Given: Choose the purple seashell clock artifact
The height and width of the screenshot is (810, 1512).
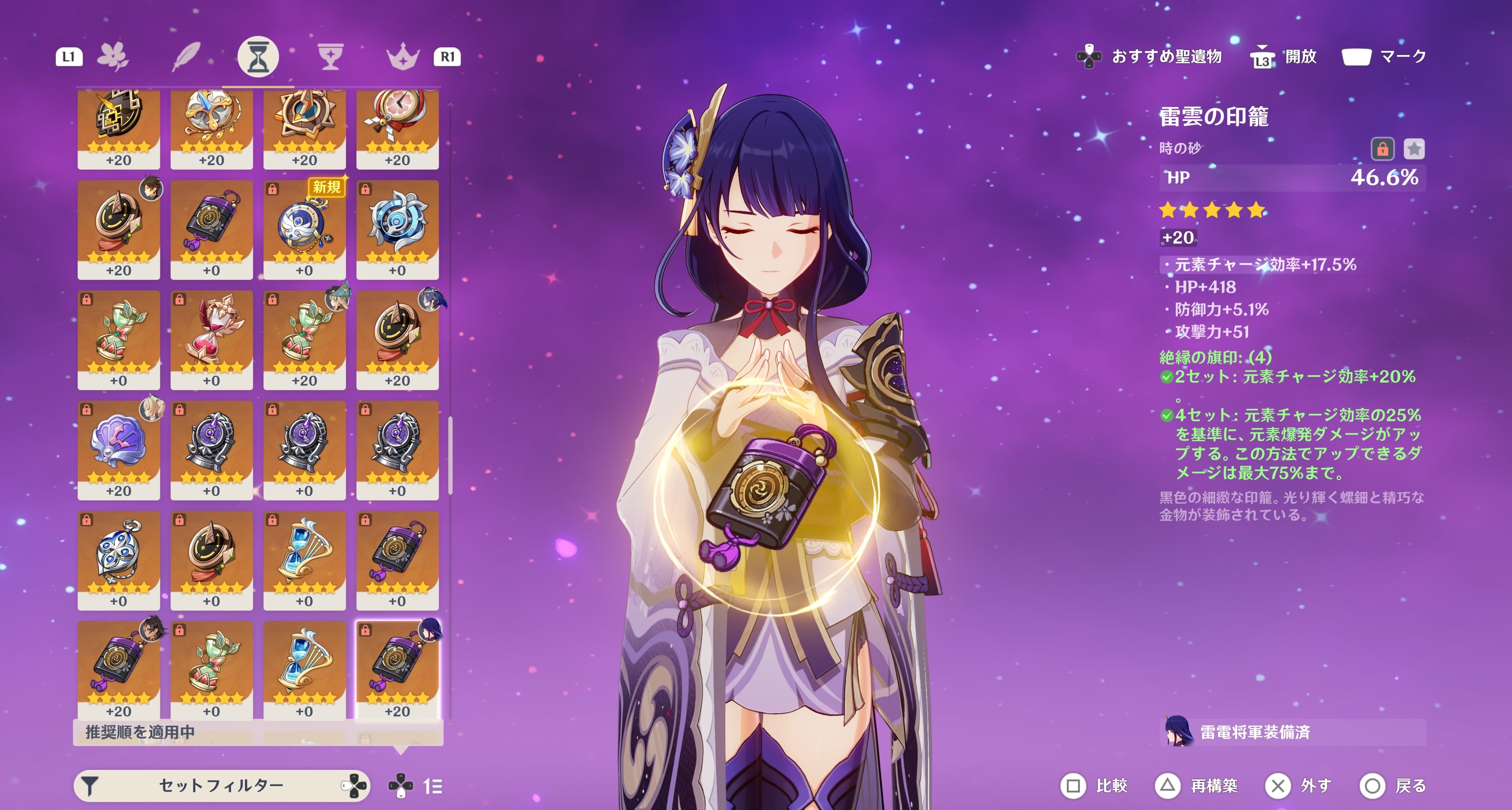Looking at the screenshot, I should tap(119, 450).
